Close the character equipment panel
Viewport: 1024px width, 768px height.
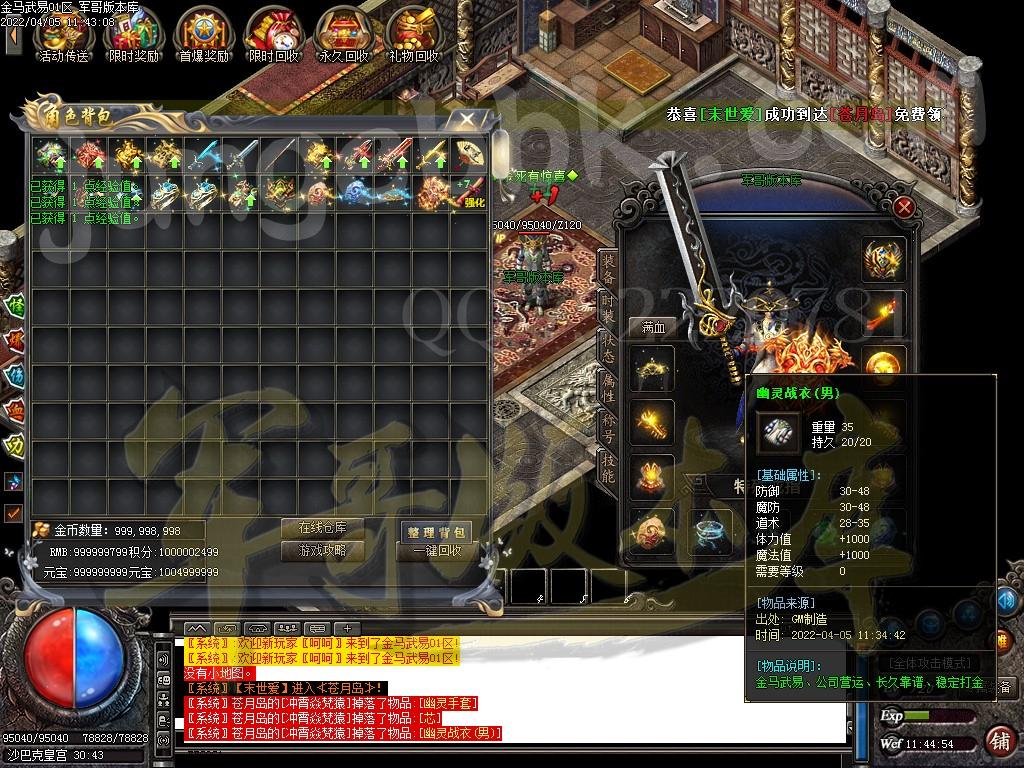click(x=904, y=208)
